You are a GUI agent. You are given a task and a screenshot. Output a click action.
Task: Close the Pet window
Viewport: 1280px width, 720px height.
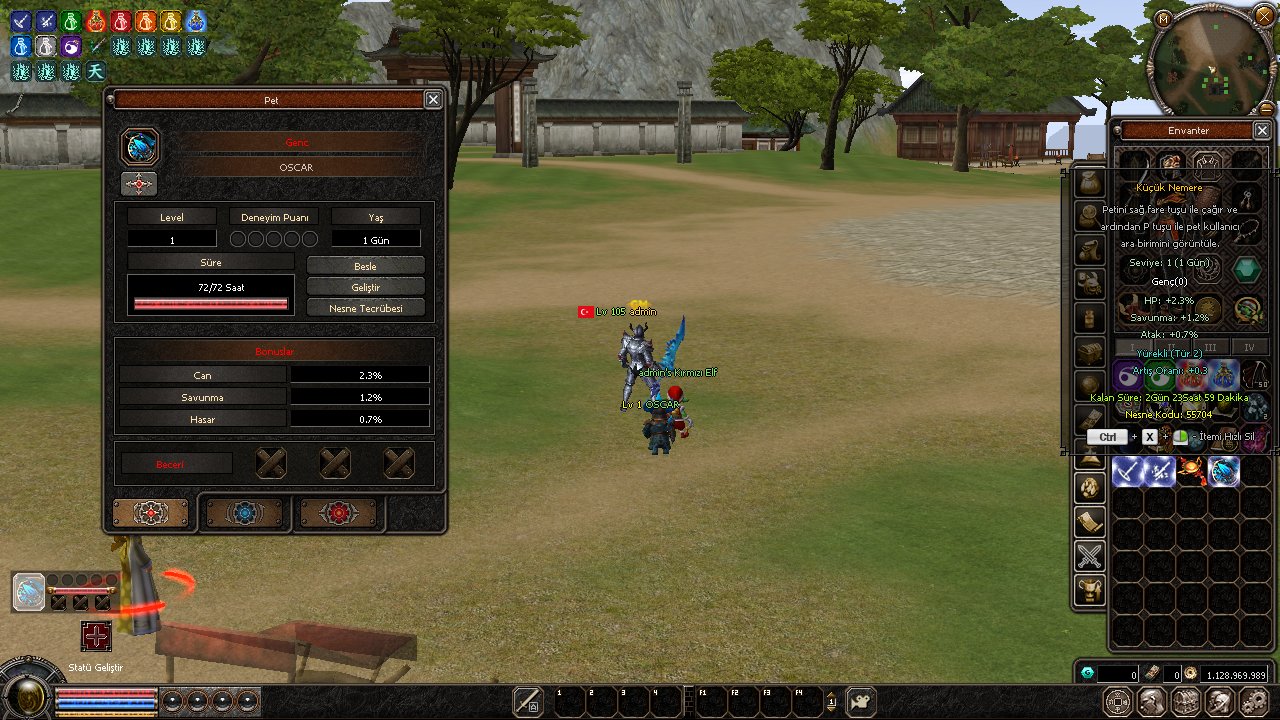click(433, 99)
